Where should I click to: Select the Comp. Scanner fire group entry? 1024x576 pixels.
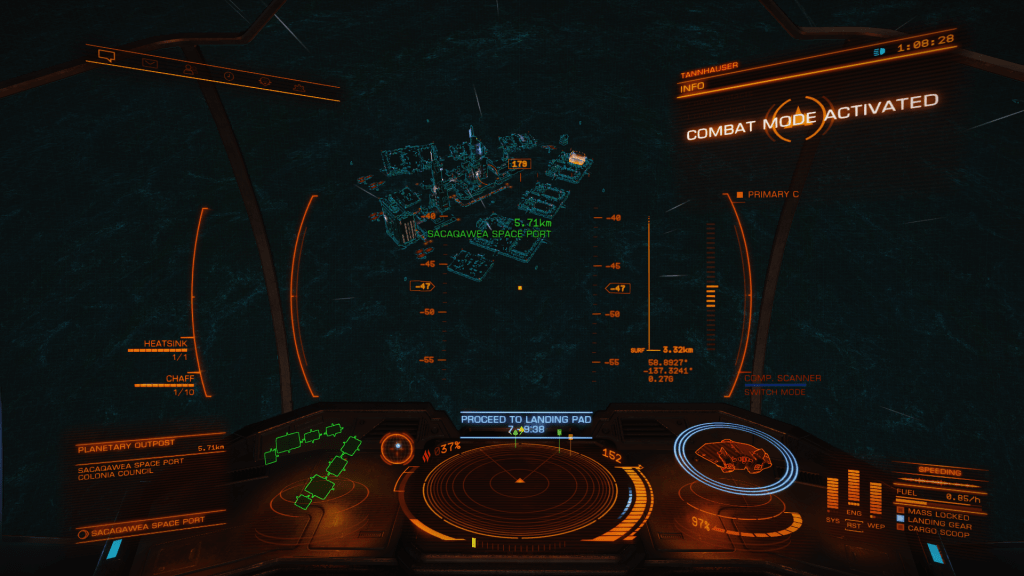(x=783, y=378)
